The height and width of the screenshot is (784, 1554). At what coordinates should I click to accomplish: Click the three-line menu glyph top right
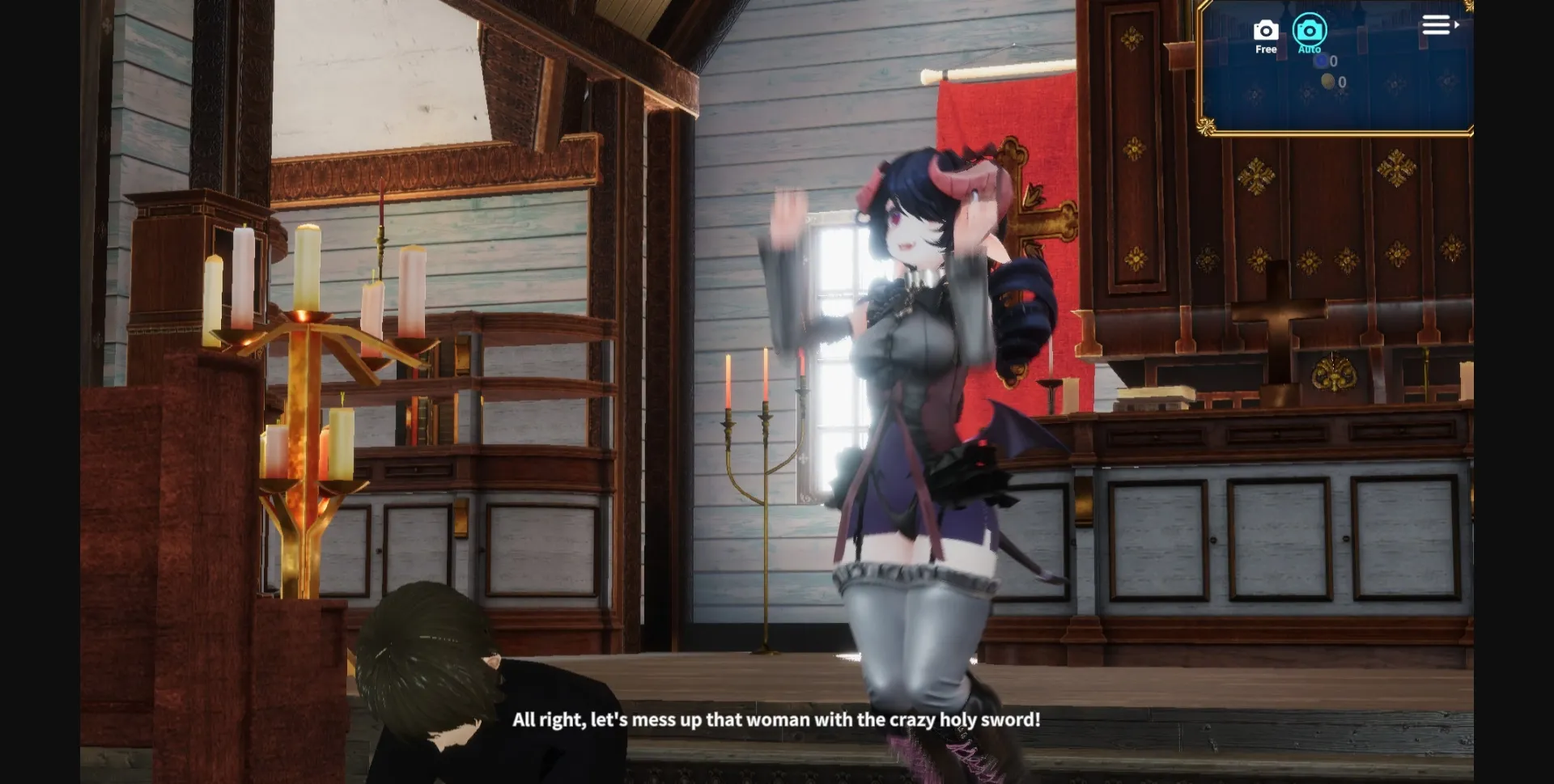tap(1436, 24)
